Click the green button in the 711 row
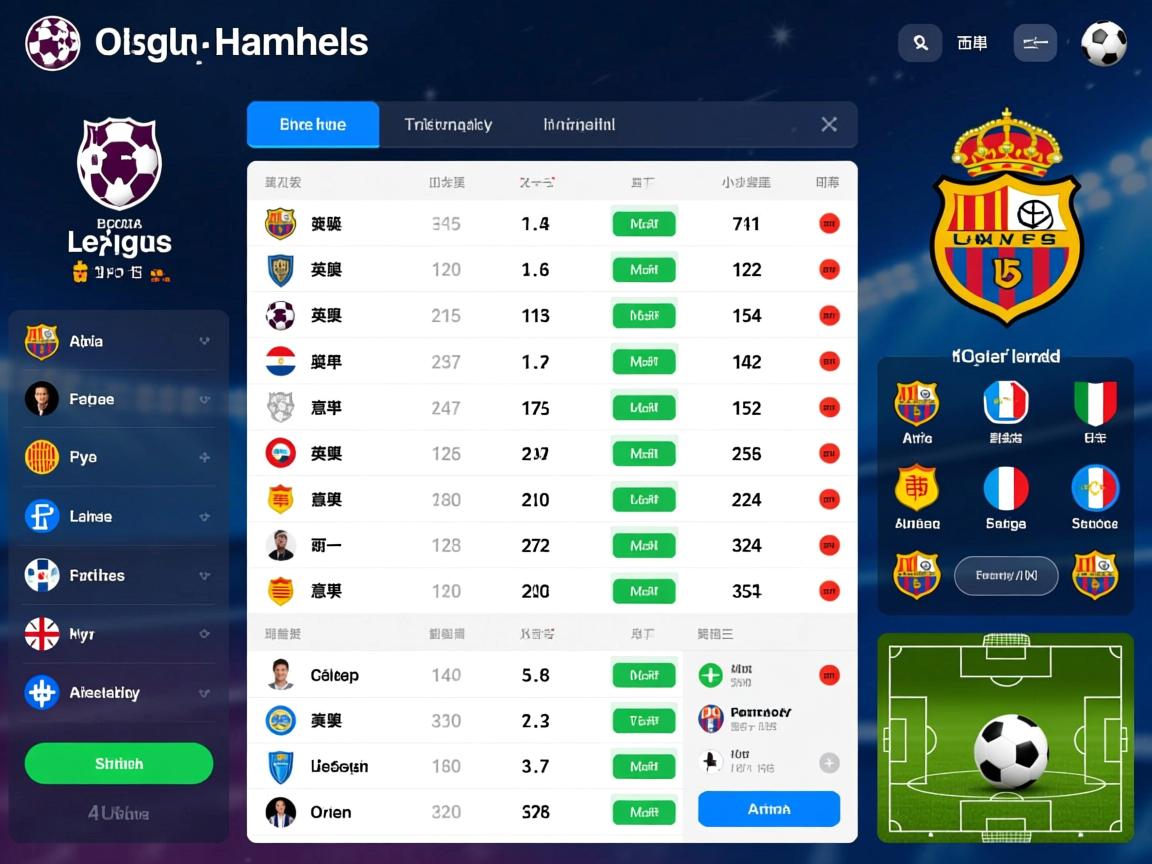This screenshot has height=864, width=1152. (x=644, y=224)
